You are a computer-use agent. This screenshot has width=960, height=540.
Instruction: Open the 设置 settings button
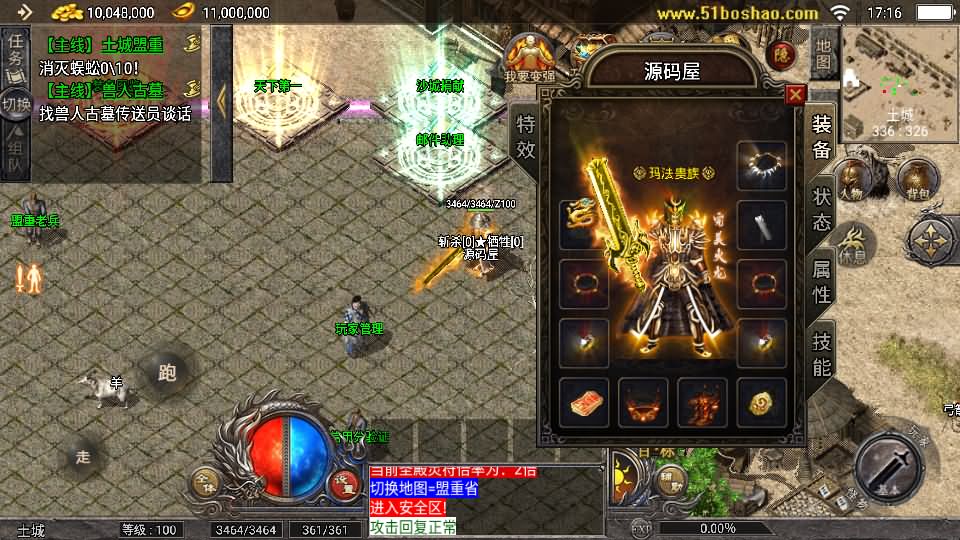point(343,481)
